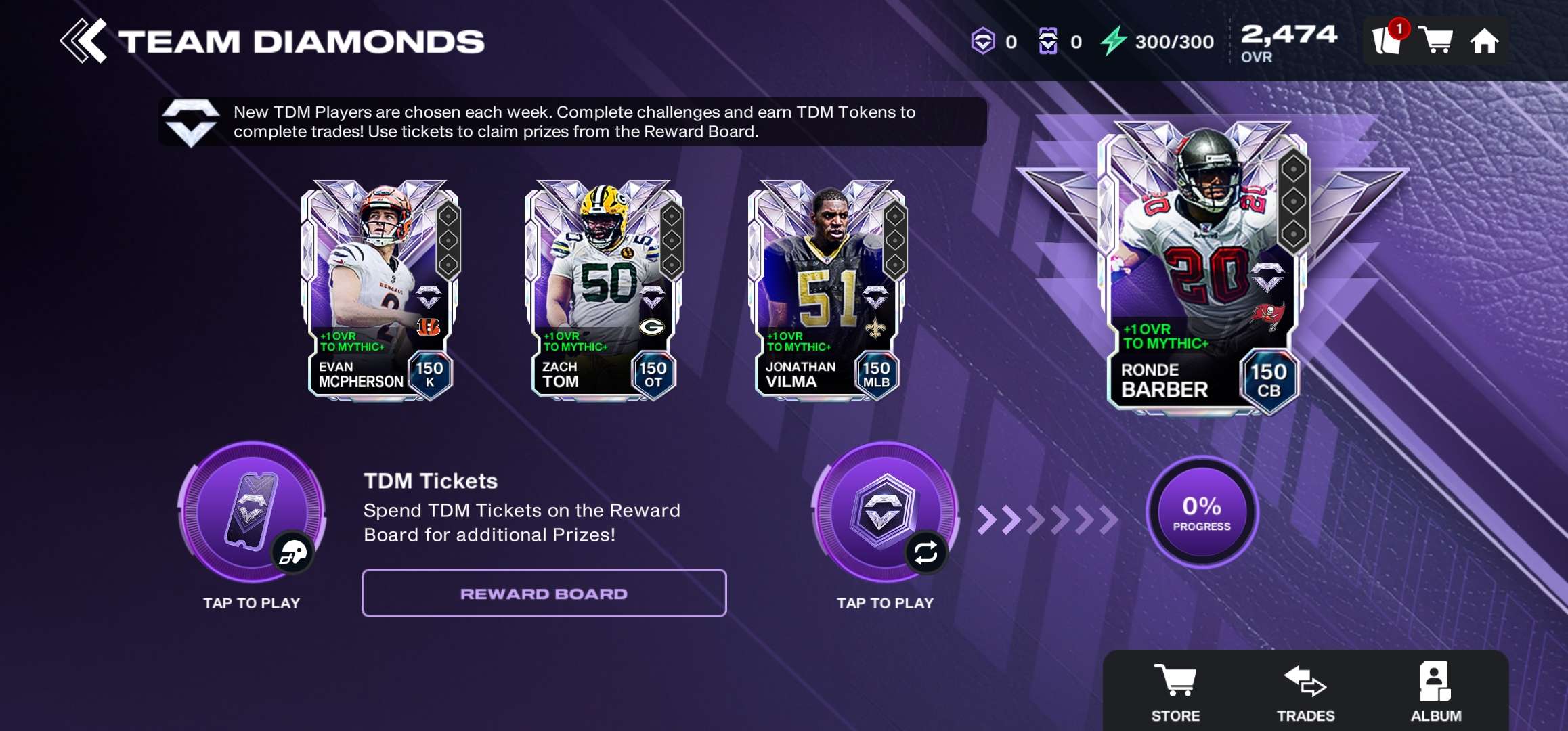Open the Album
1568x731 pixels.
pos(1435,692)
